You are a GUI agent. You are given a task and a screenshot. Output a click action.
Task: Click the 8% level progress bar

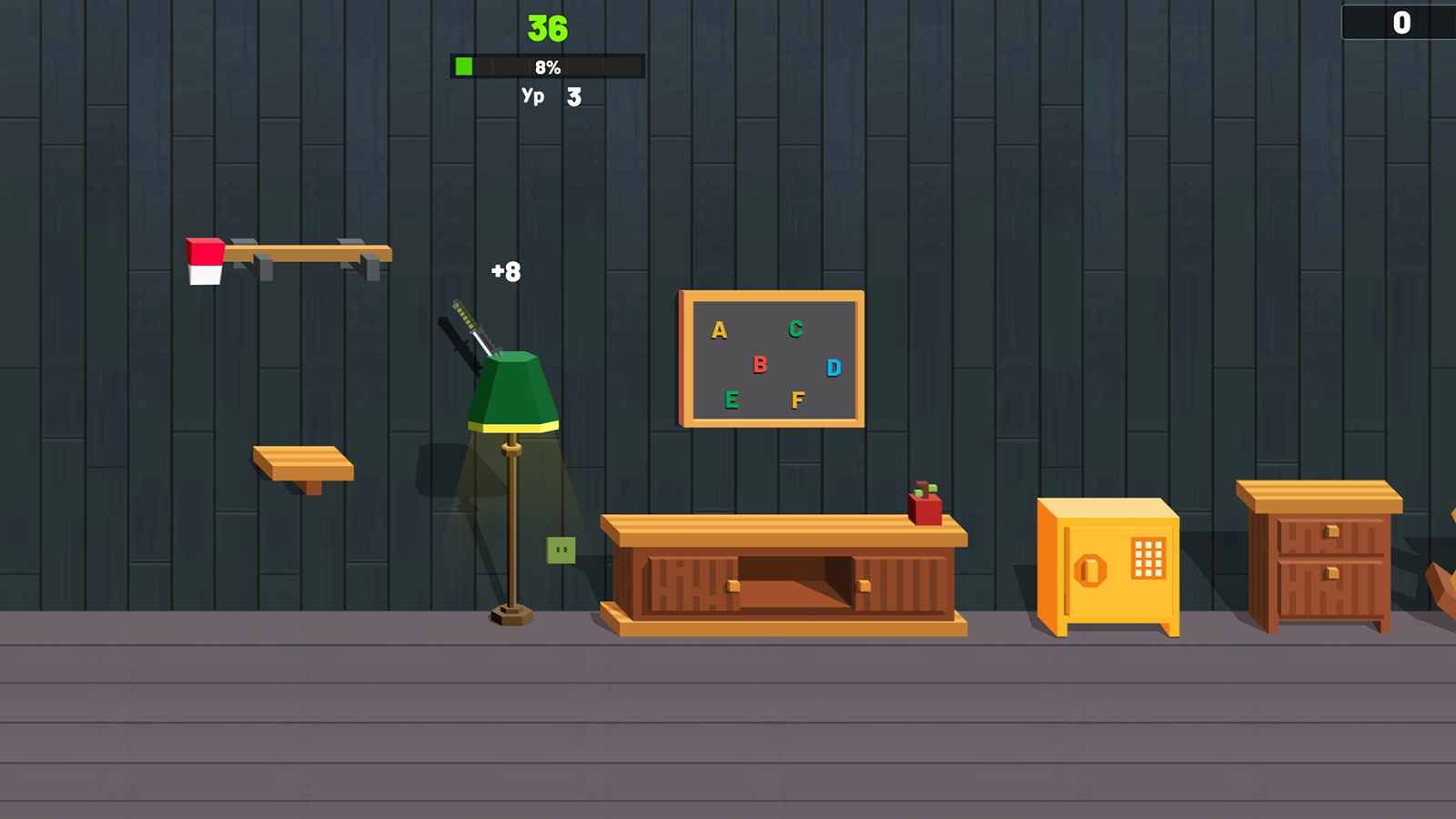click(x=546, y=66)
